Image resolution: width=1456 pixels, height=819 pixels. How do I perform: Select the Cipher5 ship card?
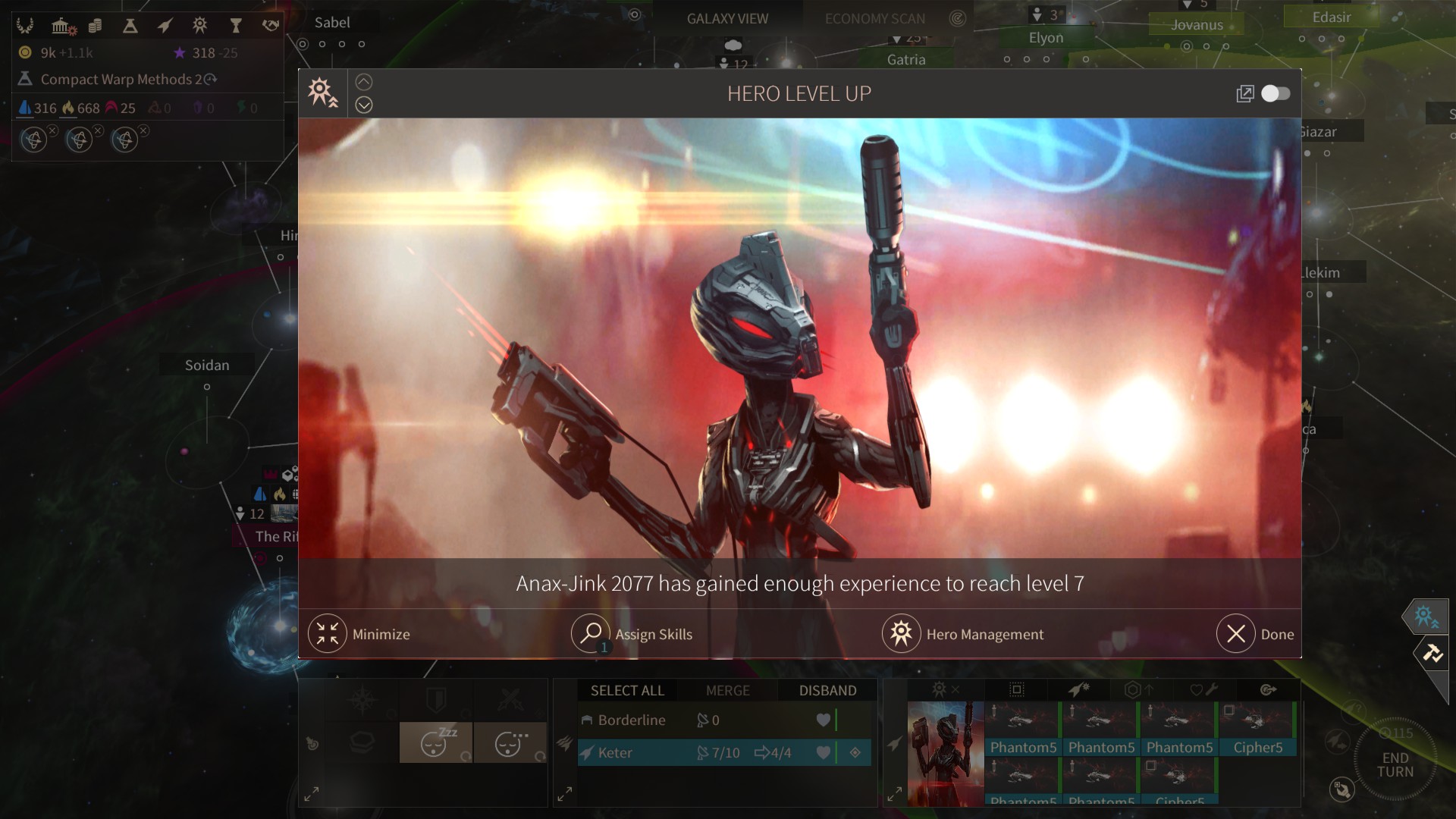tap(1257, 730)
